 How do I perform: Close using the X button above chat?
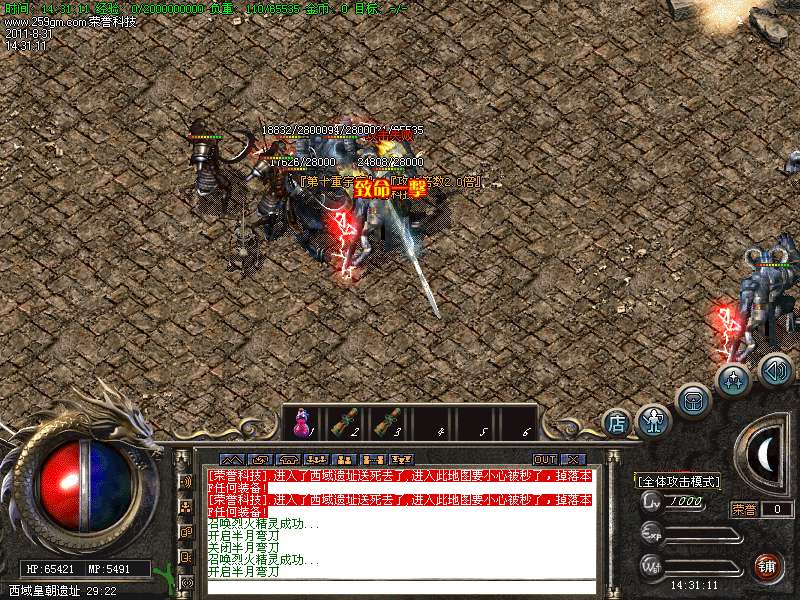click(572, 459)
